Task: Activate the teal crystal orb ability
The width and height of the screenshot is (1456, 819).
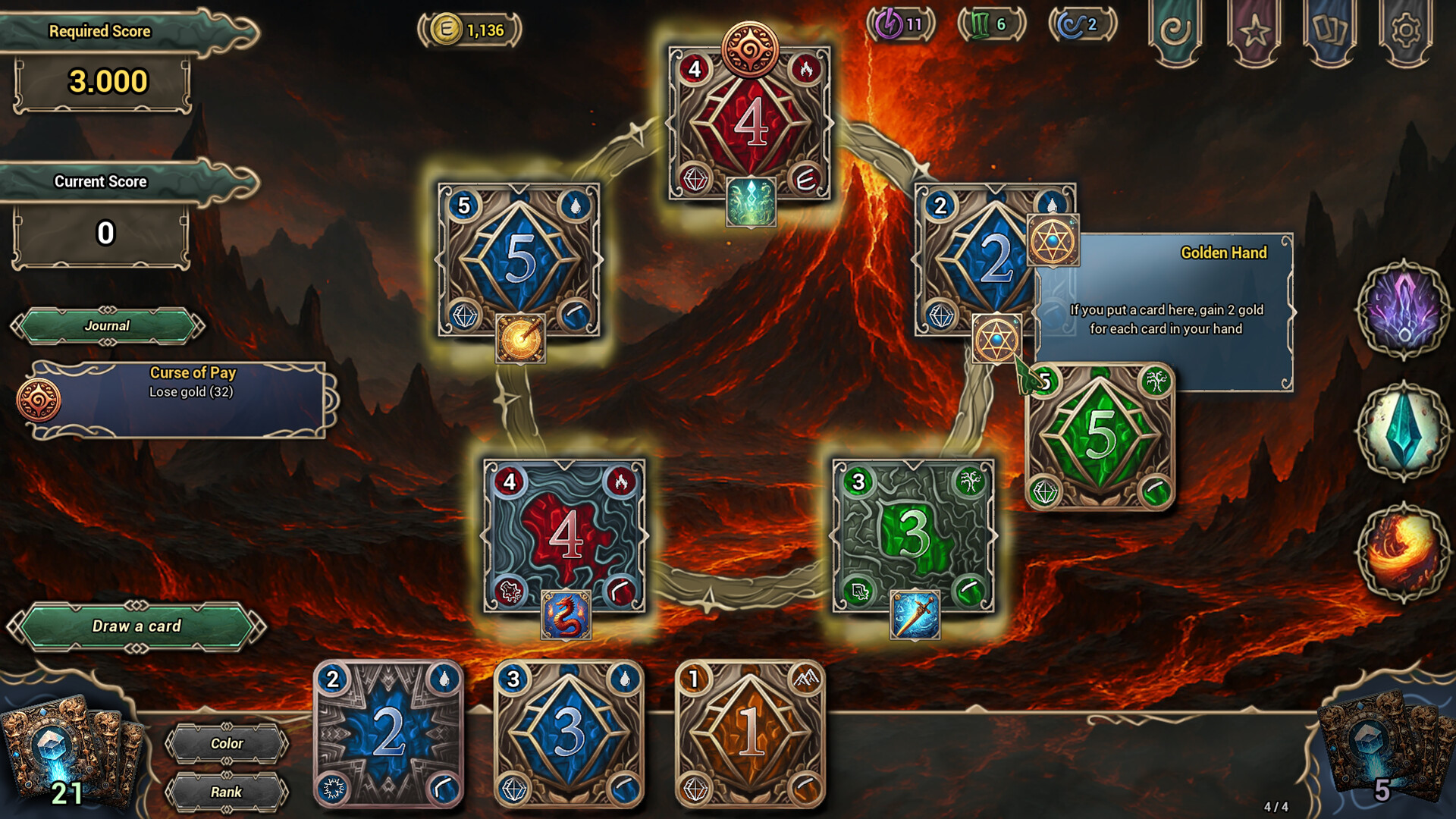Action: click(x=1403, y=431)
